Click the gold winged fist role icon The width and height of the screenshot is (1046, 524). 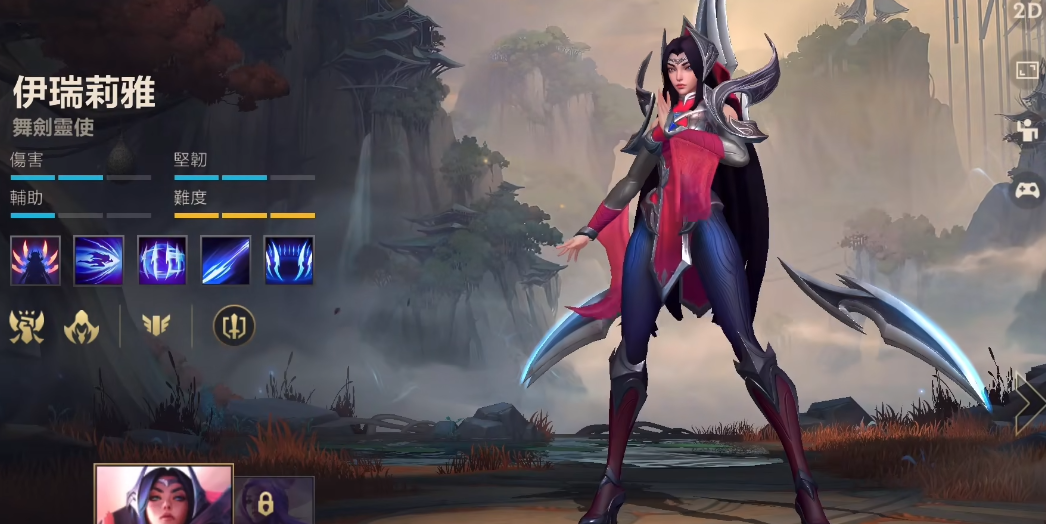point(27,326)
